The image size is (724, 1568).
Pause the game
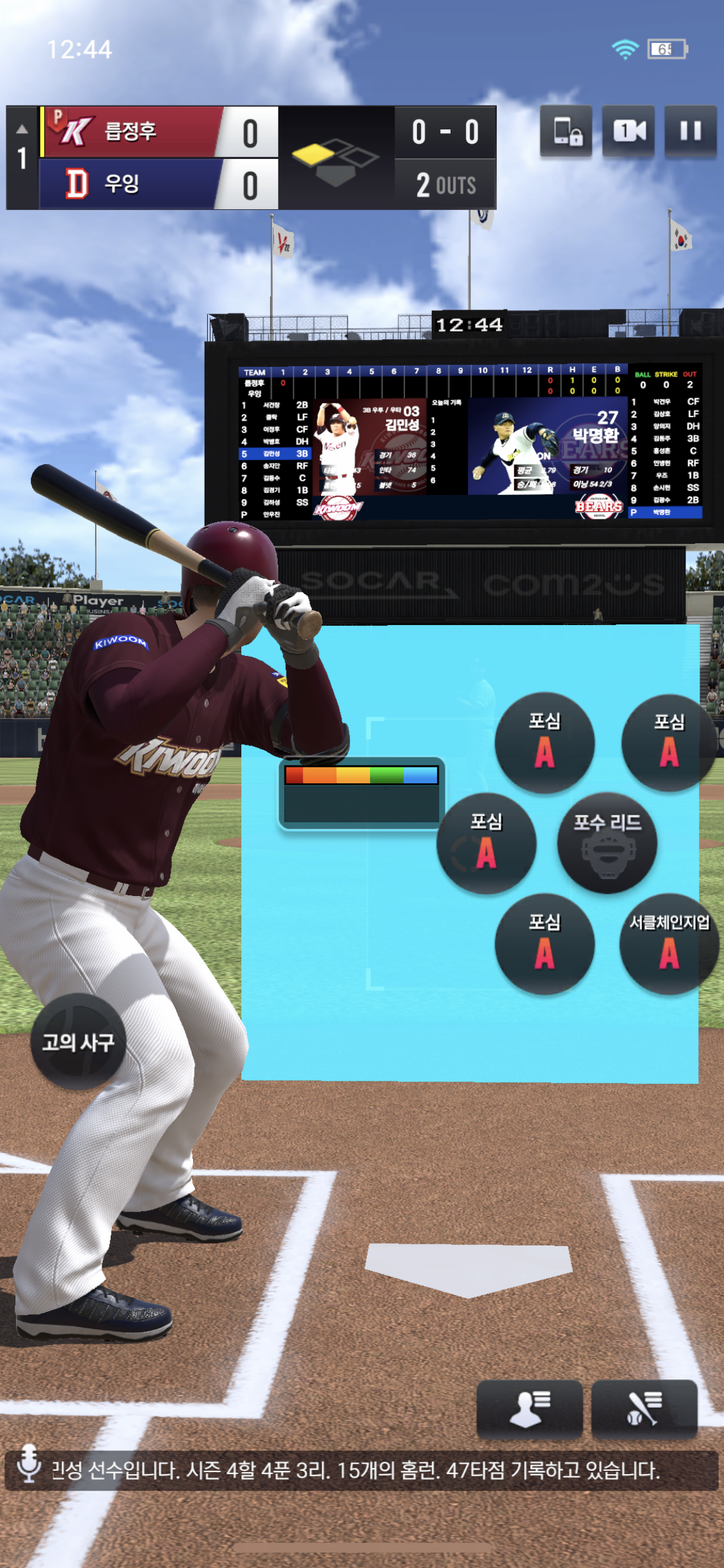coord(690,131)
